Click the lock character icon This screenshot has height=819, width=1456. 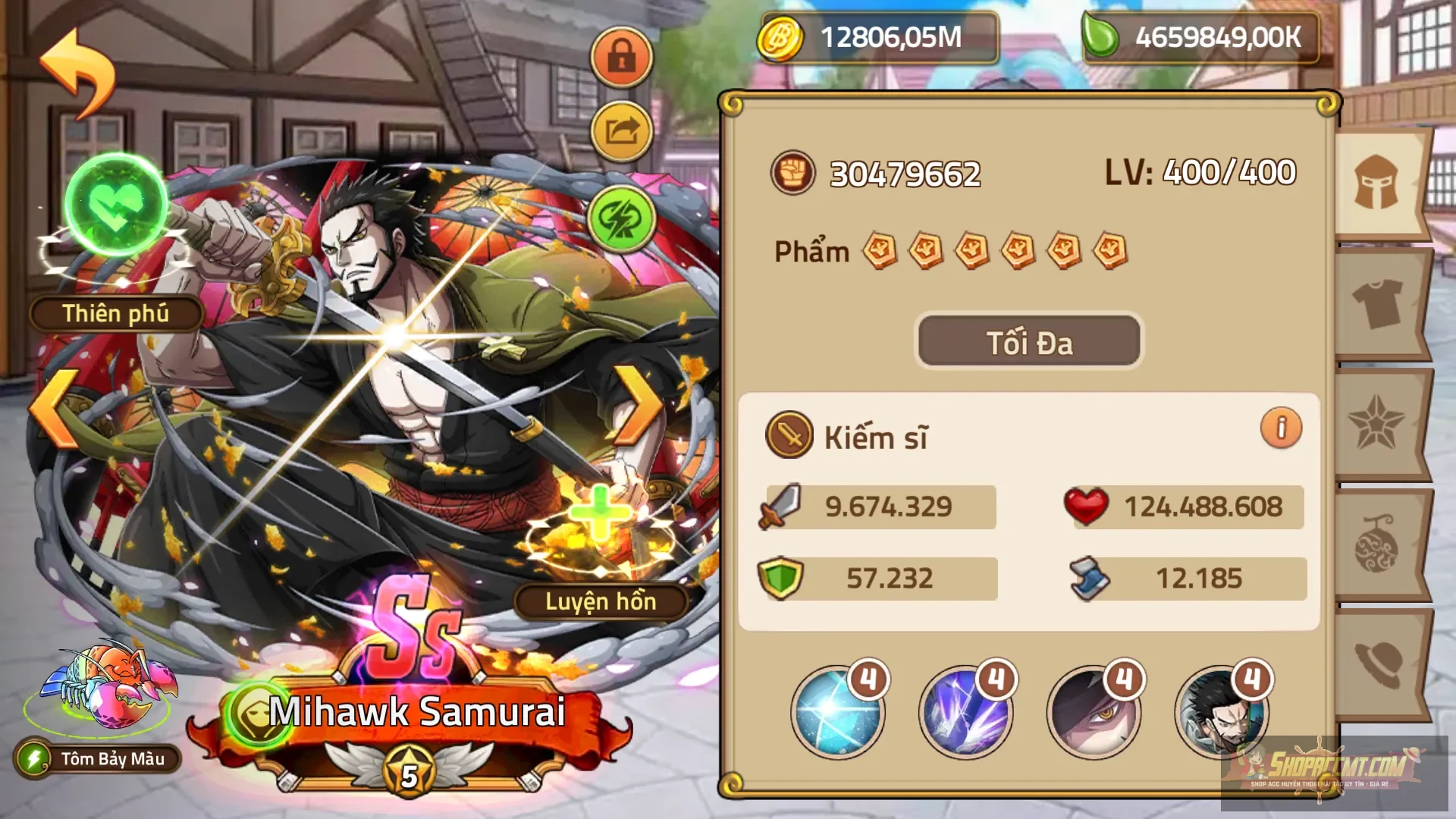click(622, 57)
